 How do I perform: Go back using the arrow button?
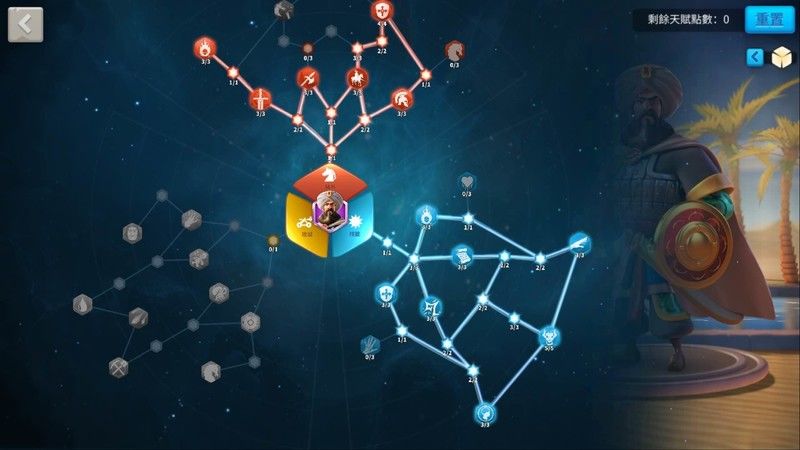pyautogui.click(x=25, y=24)
